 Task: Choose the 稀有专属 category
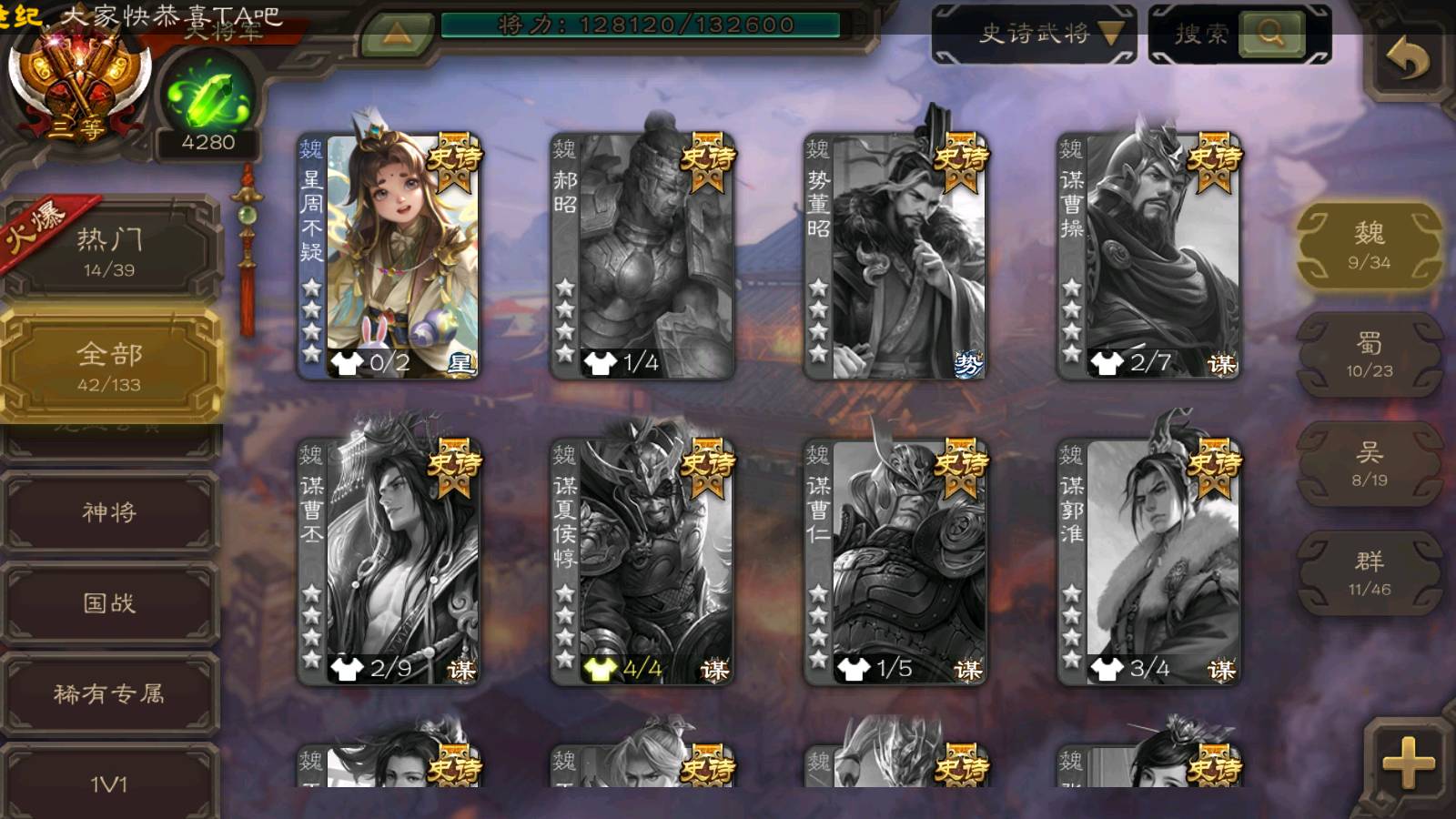click(x=109, y=693)
